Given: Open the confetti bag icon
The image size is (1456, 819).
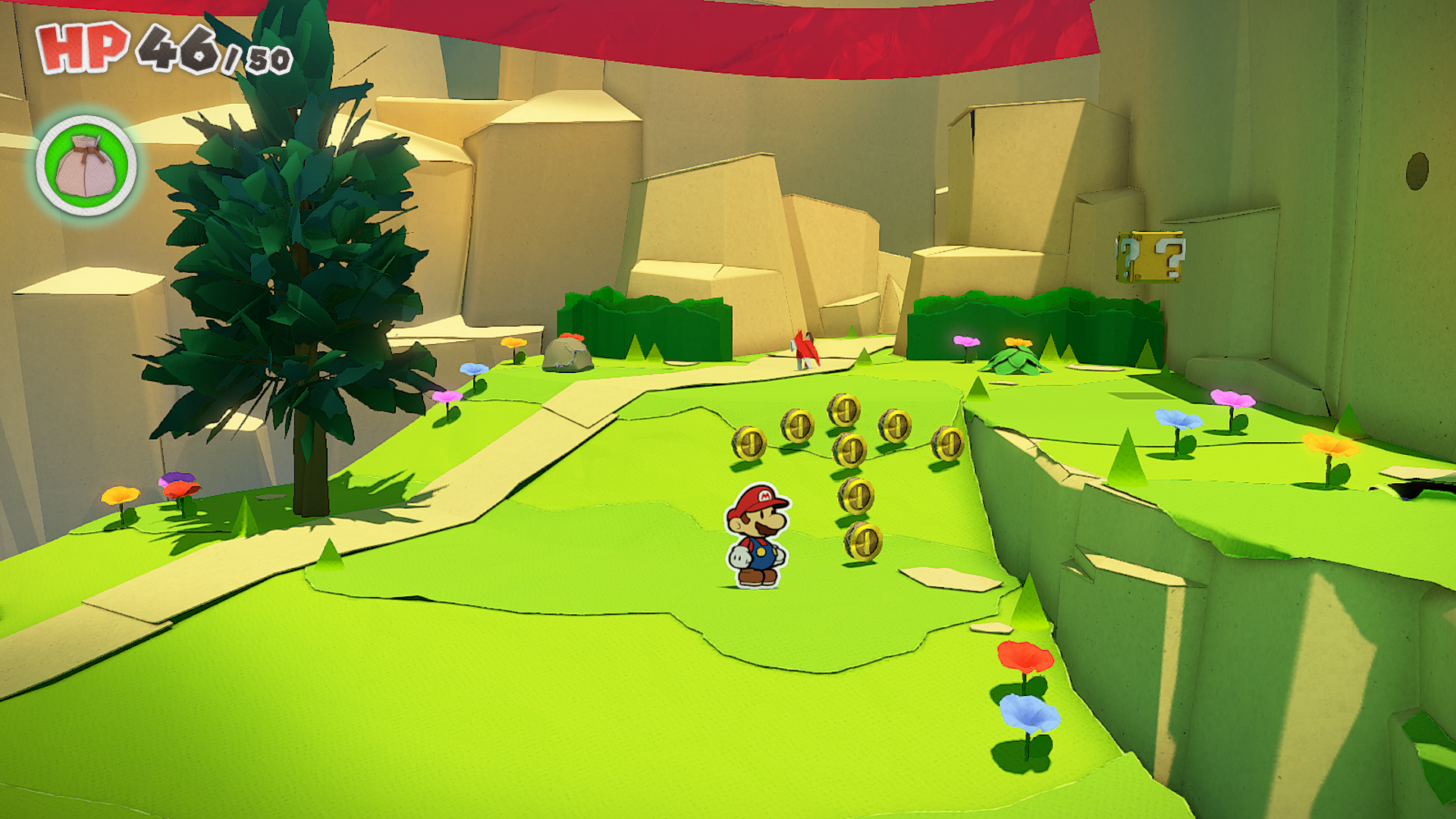Looking at the screenshot, I should click(86, 165).
